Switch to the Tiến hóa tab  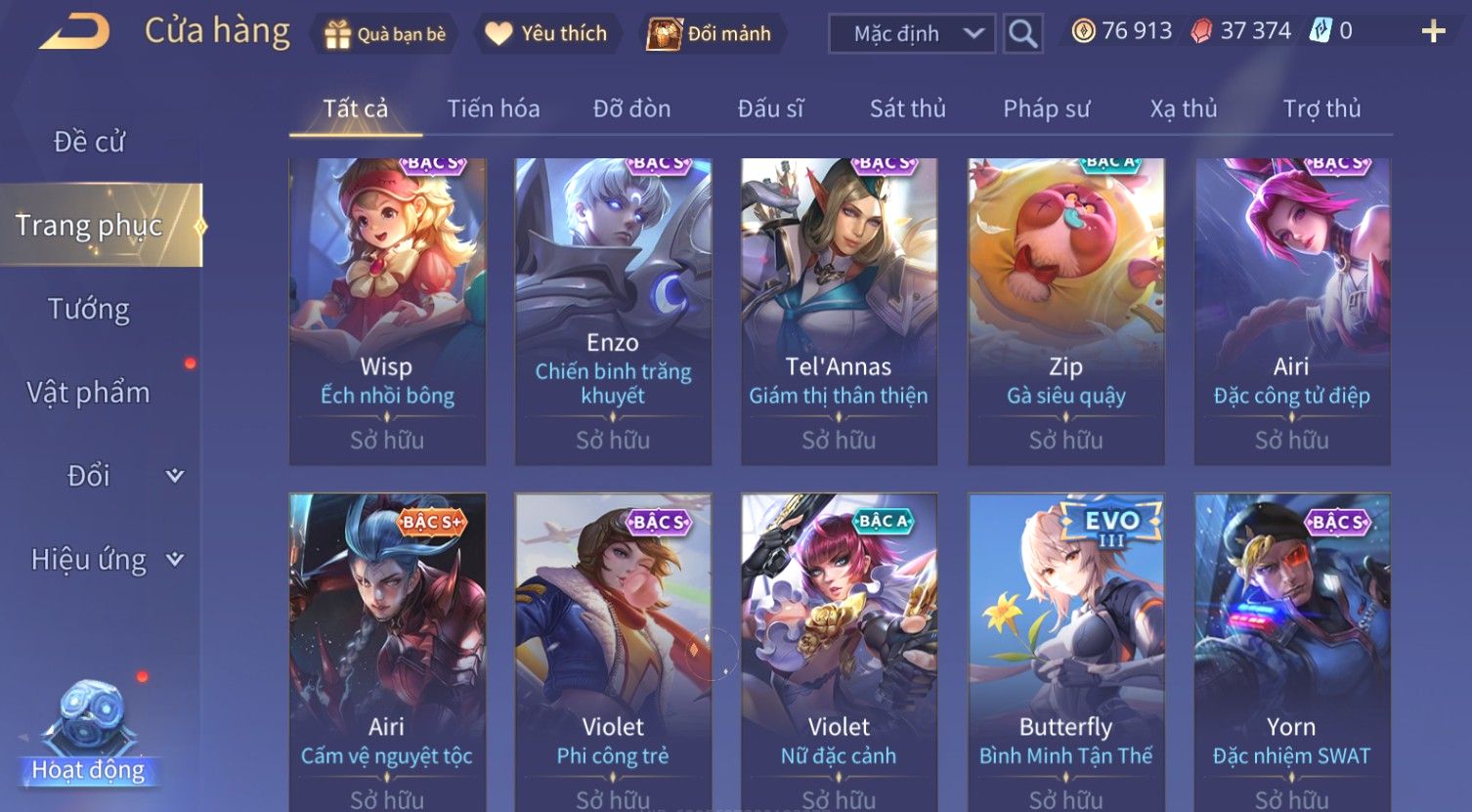pos(493,108)
